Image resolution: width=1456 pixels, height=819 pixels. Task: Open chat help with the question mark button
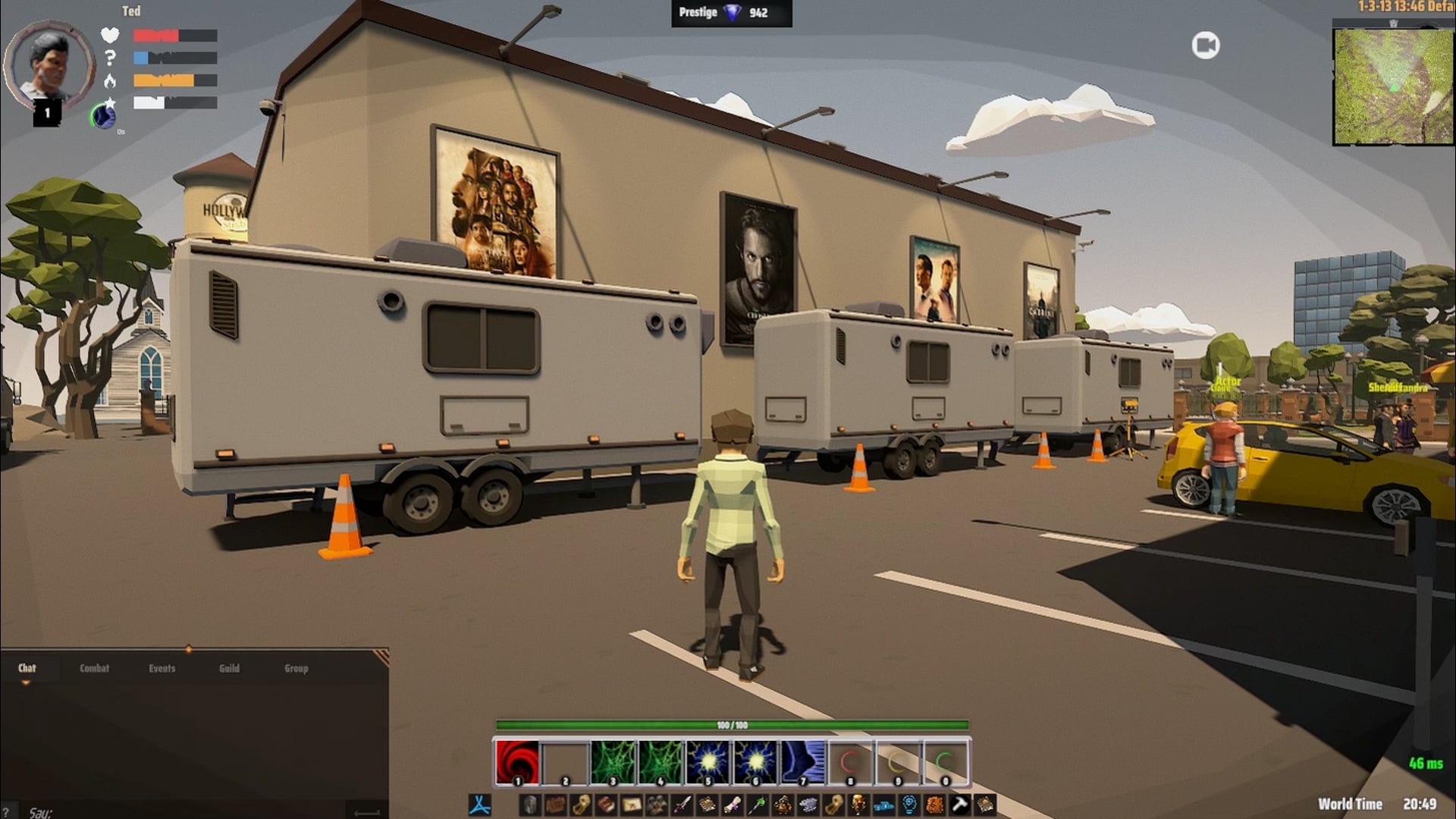(6, 812)
